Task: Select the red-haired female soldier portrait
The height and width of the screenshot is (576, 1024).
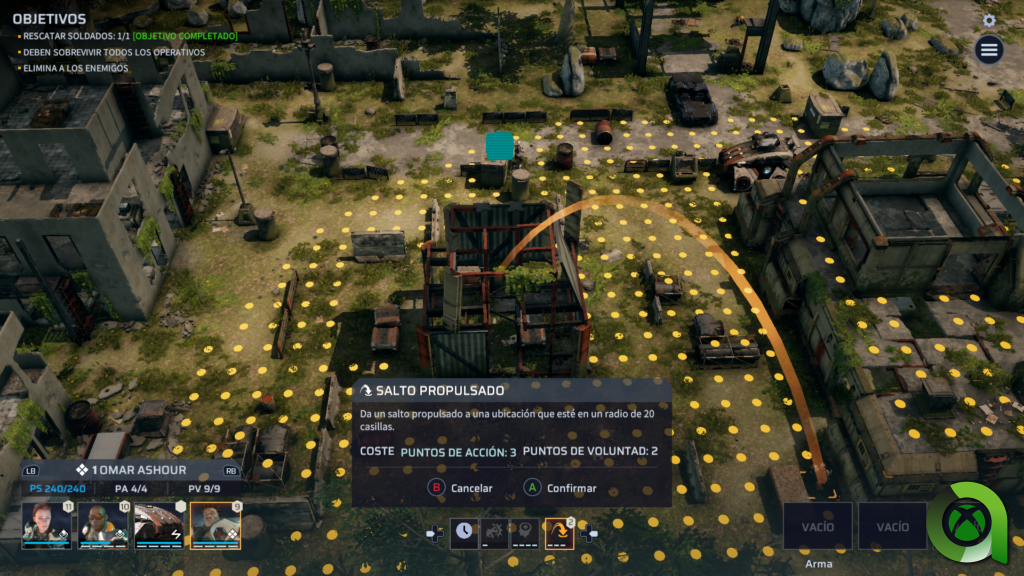Action: click(46, 525)
